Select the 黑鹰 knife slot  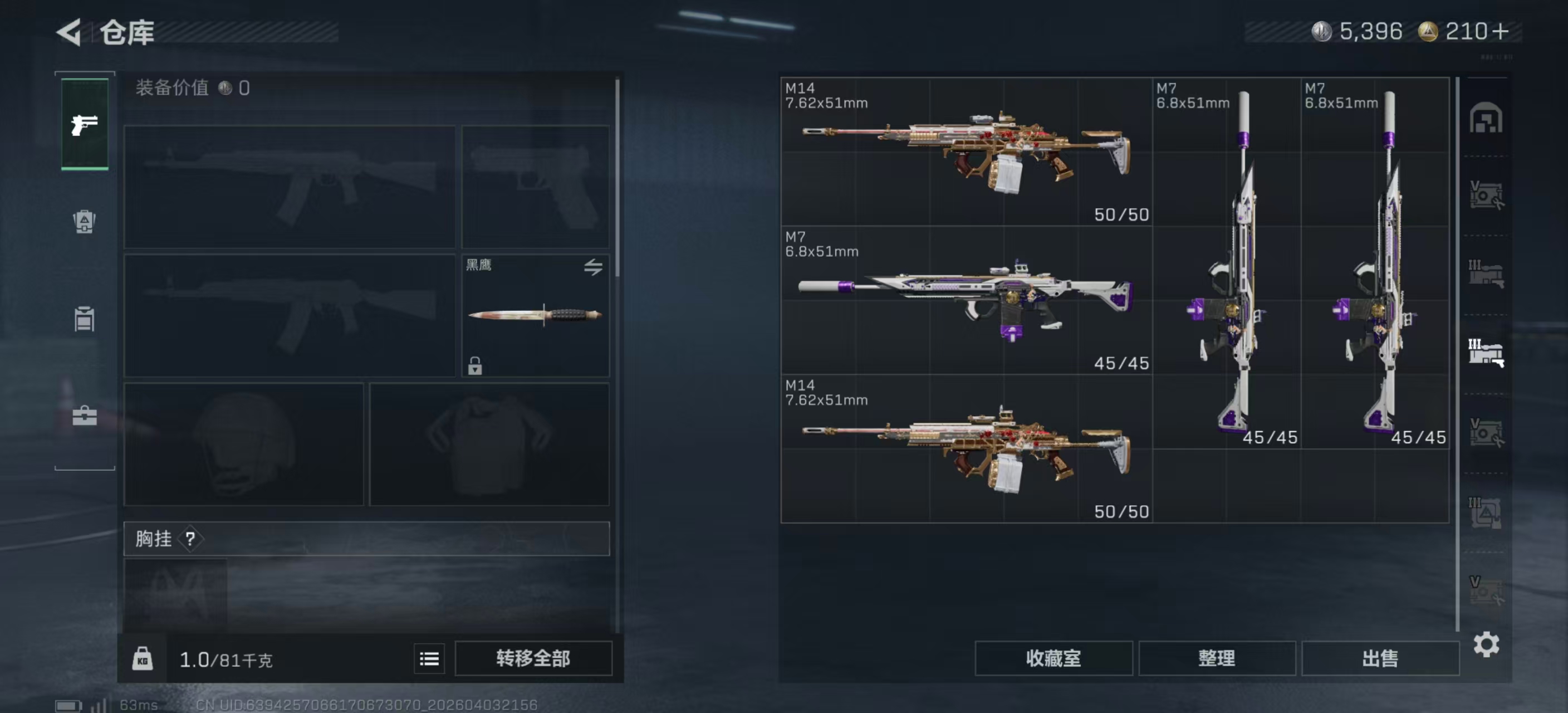pyautogui.click(x=535, y=315)
